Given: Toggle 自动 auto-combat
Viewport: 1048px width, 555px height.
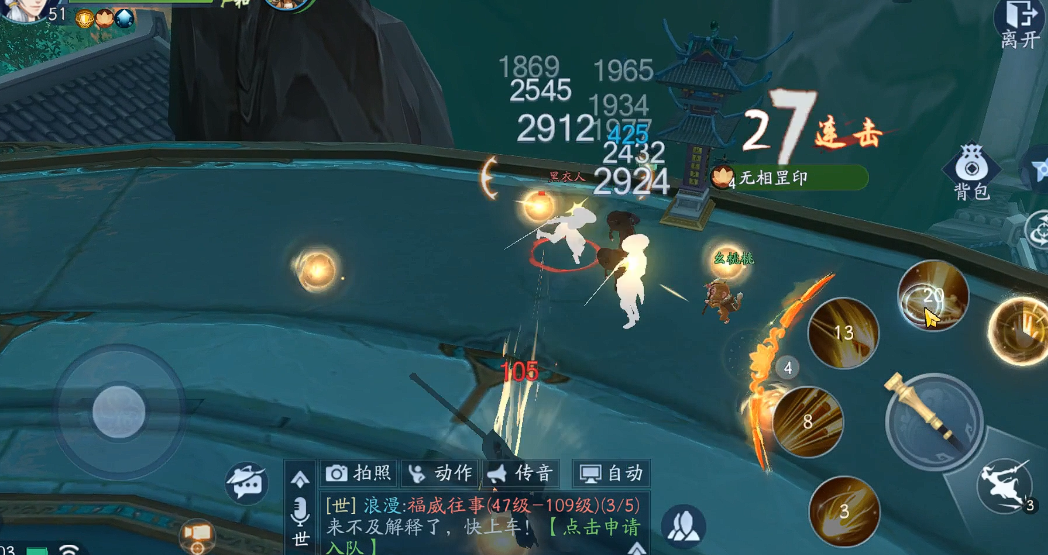Looking at the screenshot, I should [x=611, y=473].
